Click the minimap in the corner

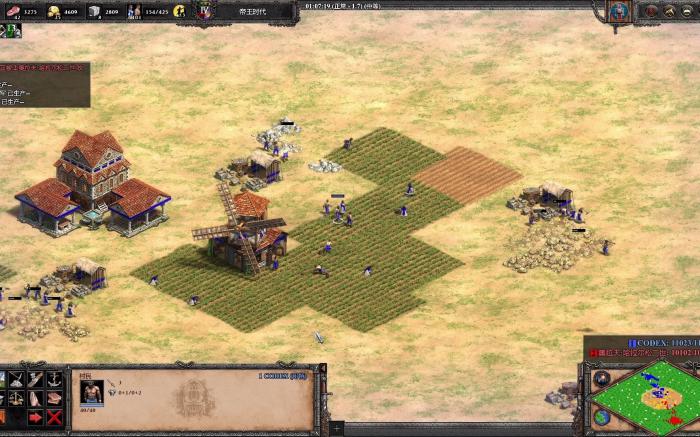[x=650, y=396]
